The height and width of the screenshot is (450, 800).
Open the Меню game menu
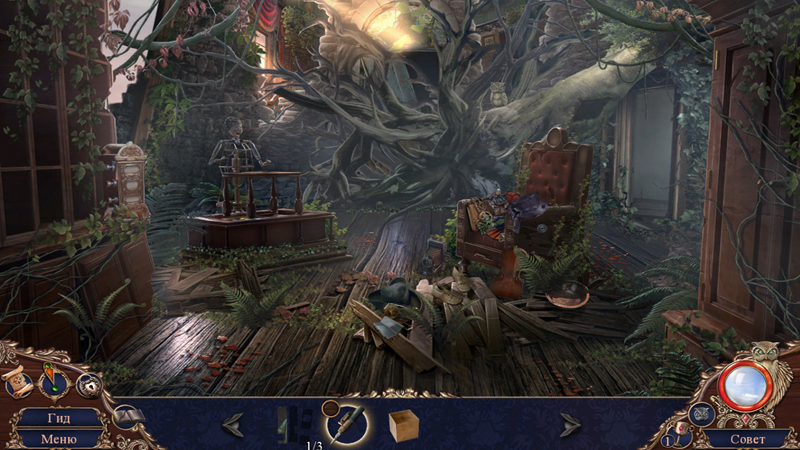[x=57, y=438]
